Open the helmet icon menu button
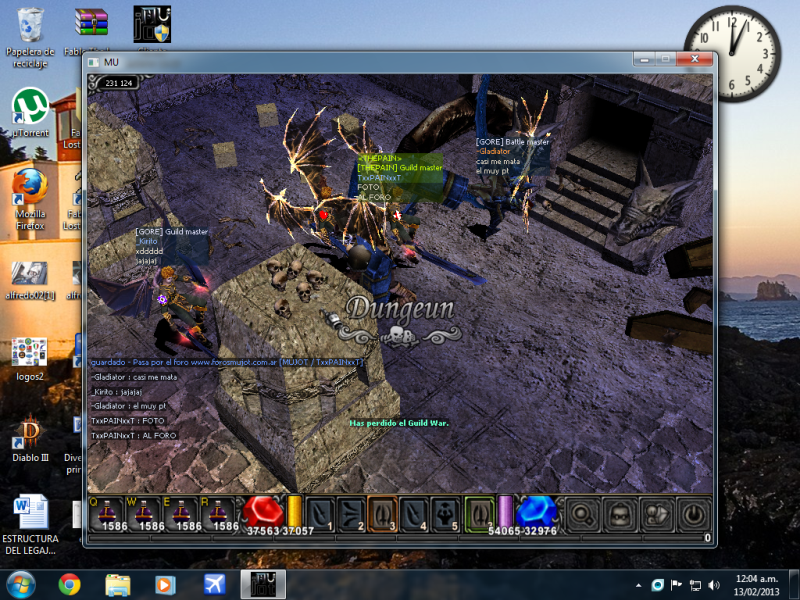This screenshot has width=800, height=600. click(619, 514)
